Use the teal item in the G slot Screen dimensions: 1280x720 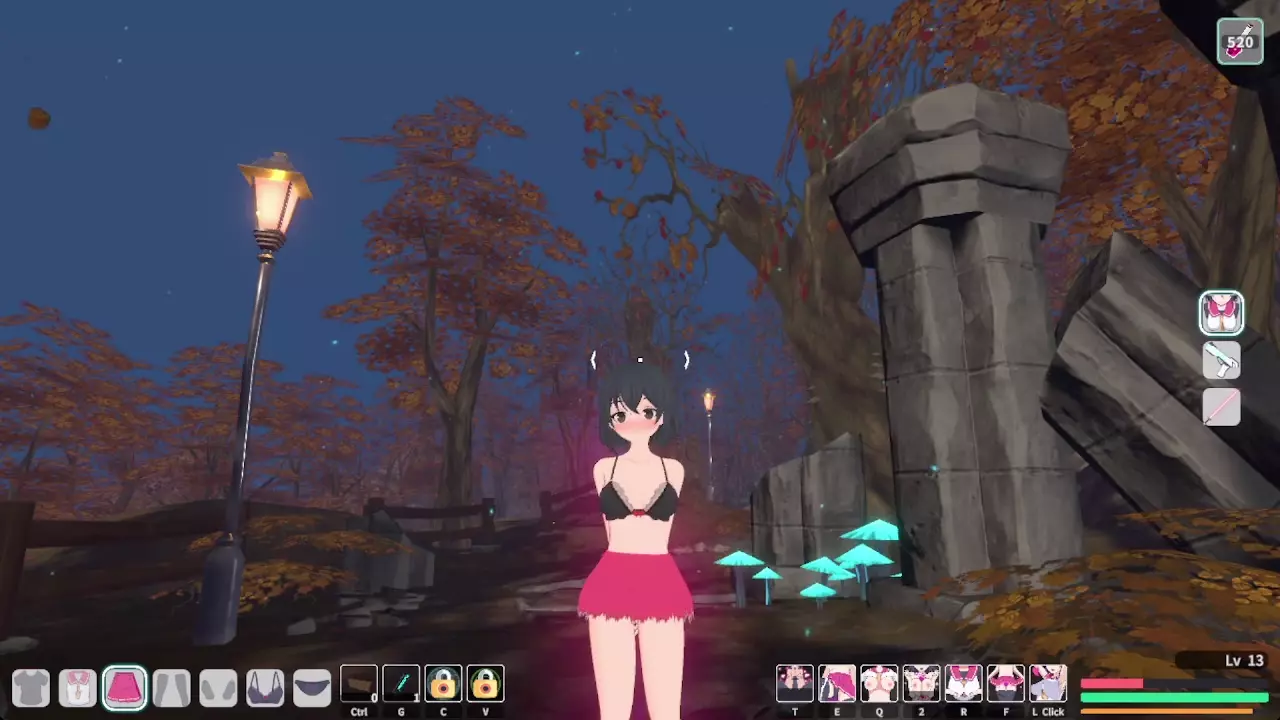click(401, 684)
